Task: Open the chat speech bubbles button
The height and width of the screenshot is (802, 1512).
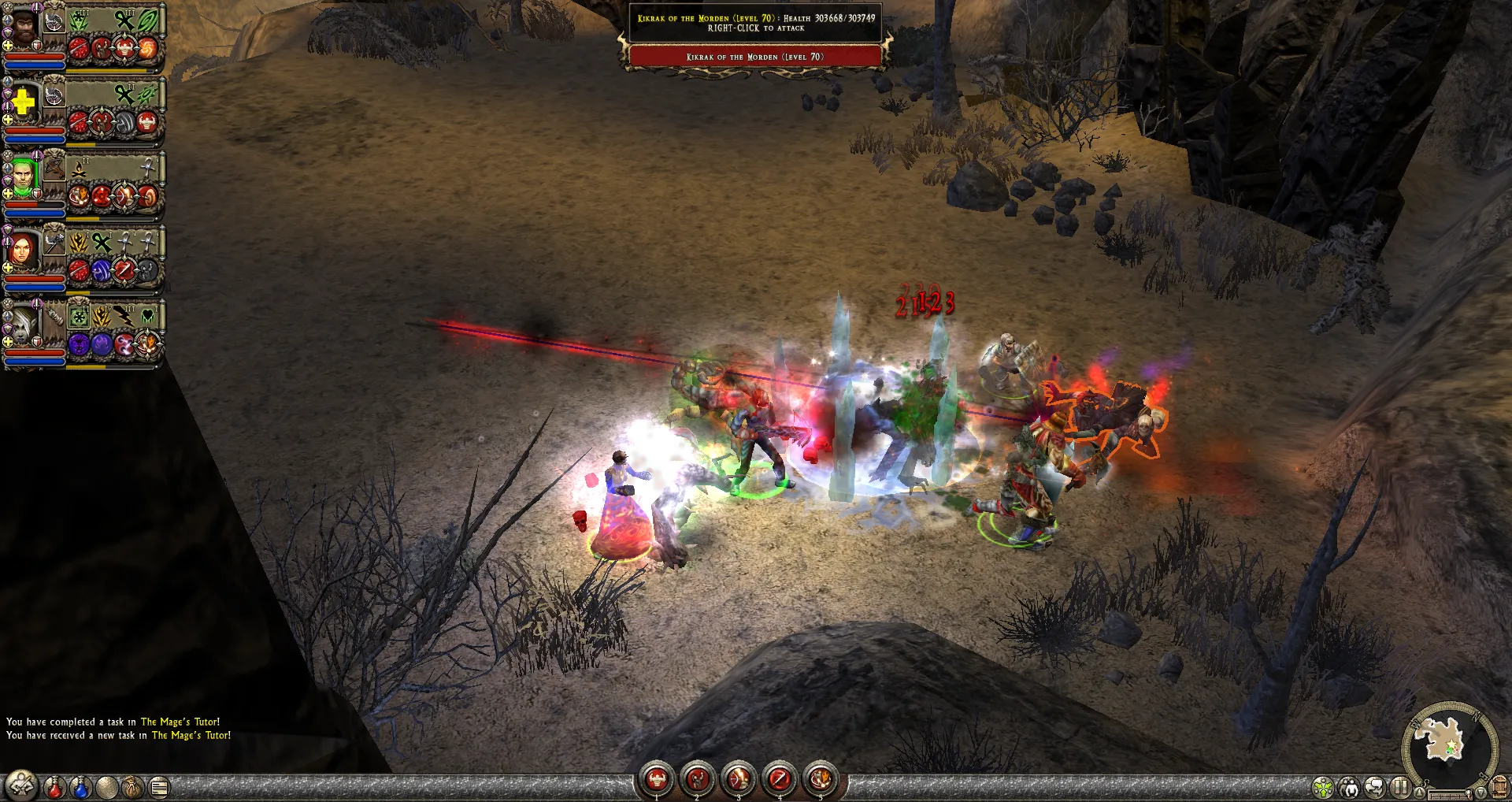Action: [x=1375, y=786]
